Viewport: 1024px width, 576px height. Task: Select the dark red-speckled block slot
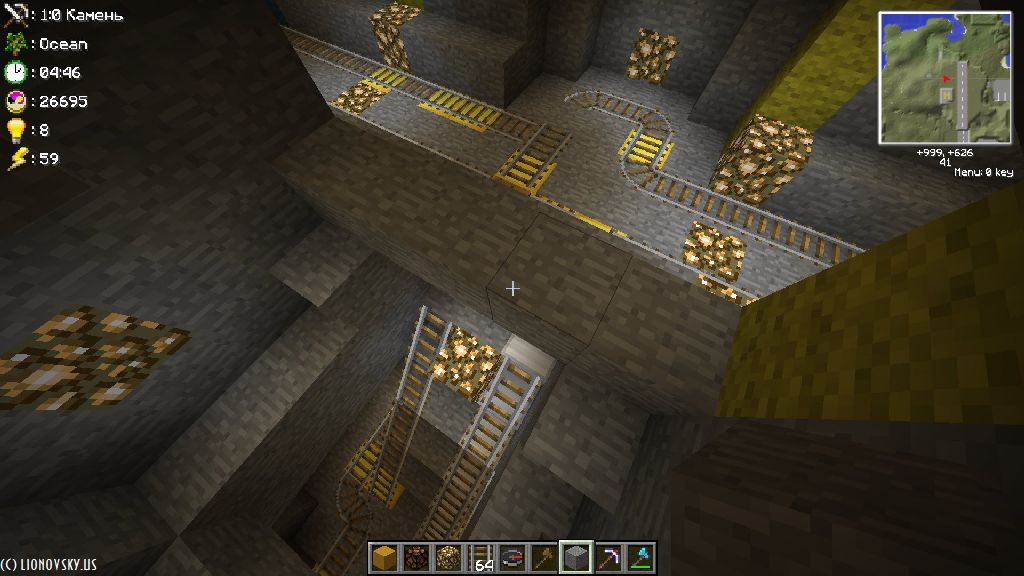416,557
